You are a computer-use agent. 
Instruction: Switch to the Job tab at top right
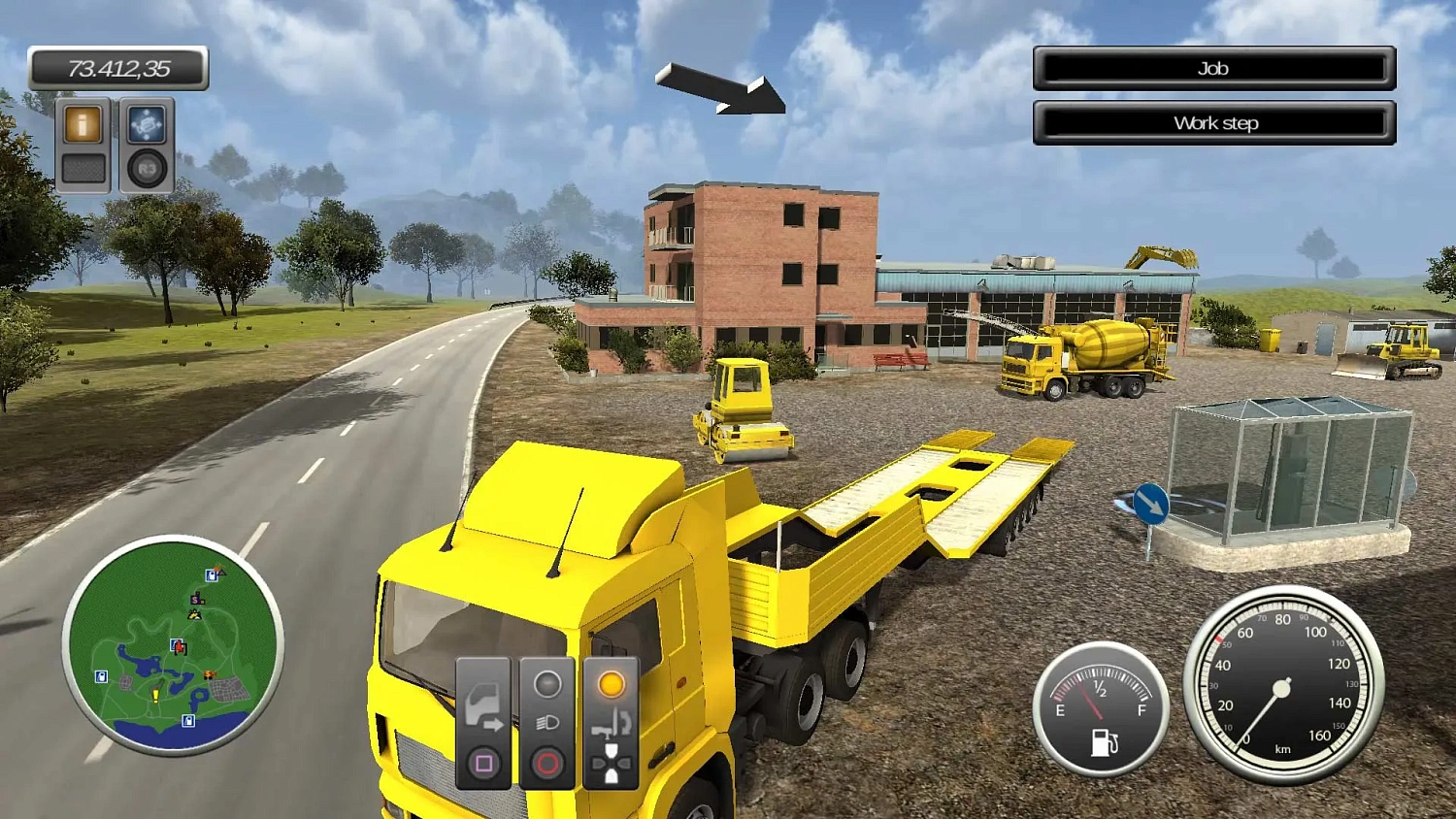pos(1213,68)
